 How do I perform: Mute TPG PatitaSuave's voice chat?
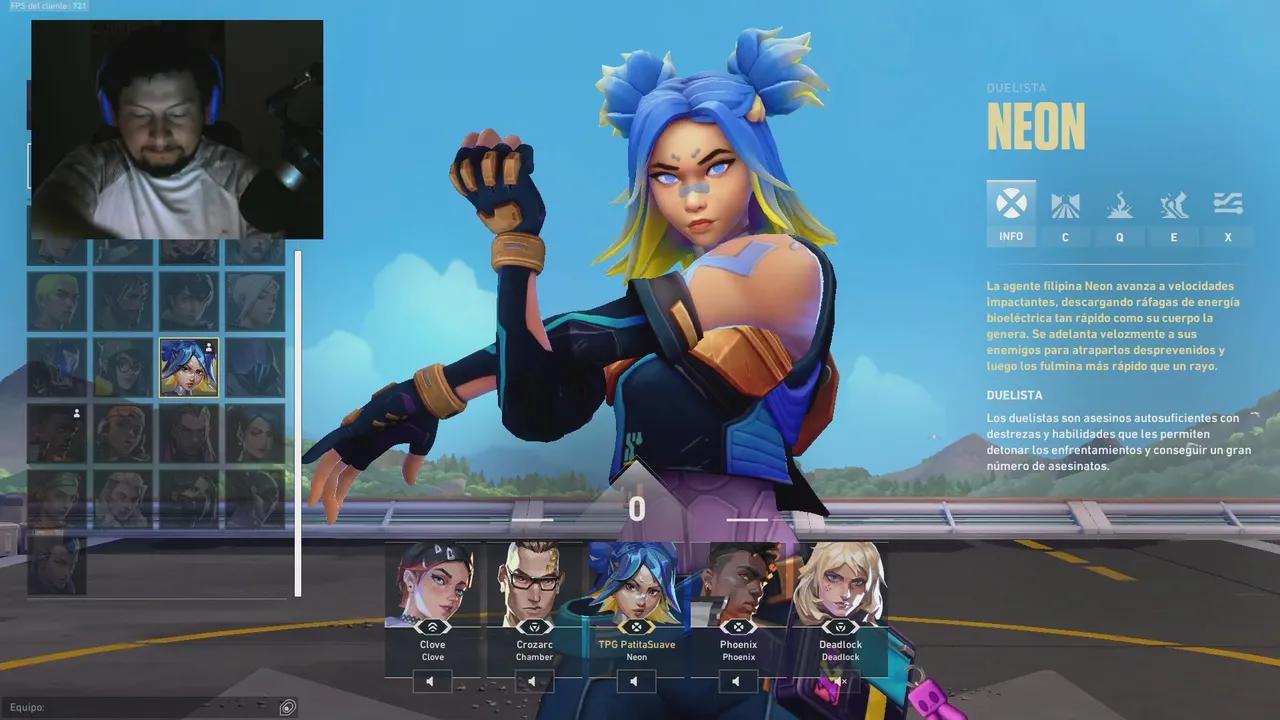point(635,681)
